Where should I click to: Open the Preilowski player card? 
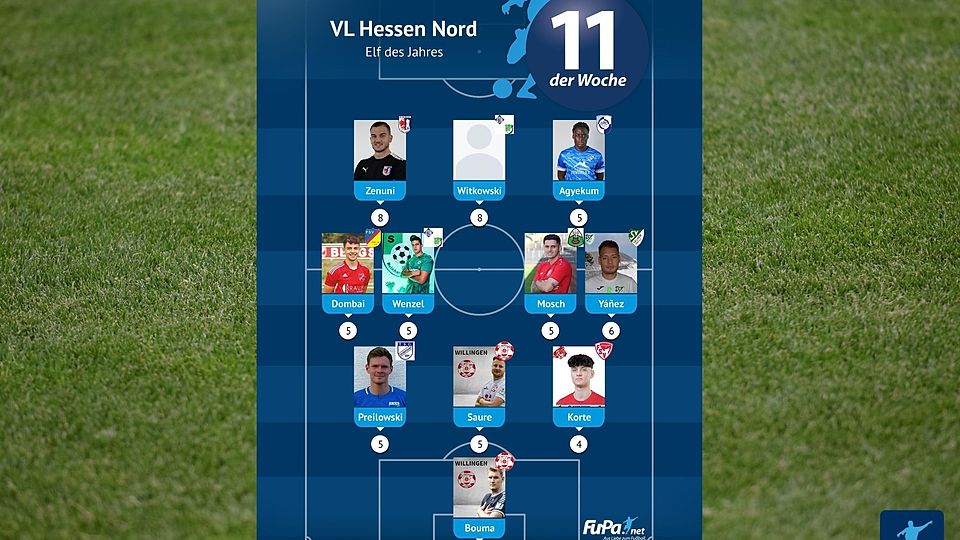pyautogui.click(x=380, y=378)
